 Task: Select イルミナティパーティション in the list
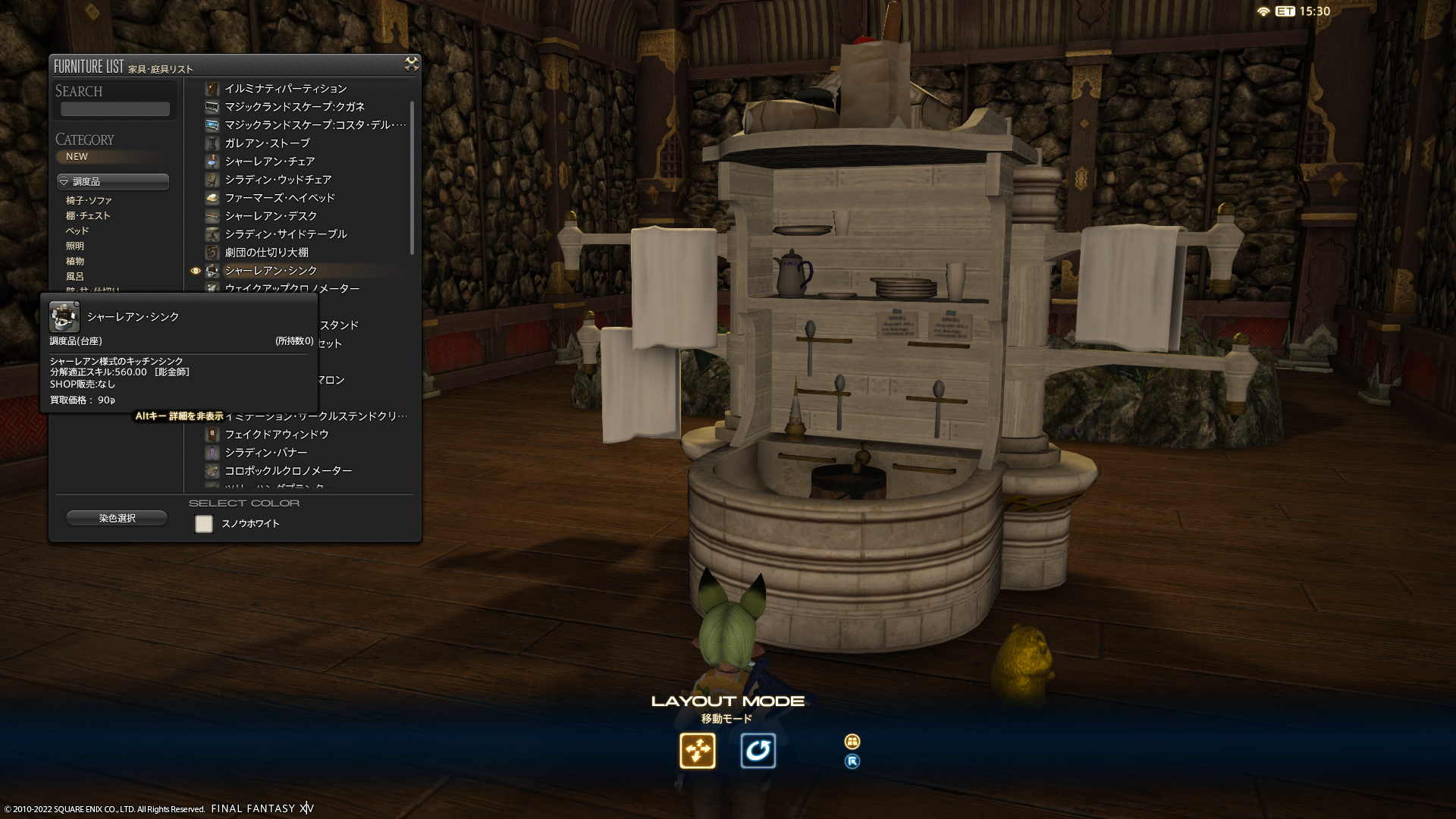(x=285, y=89)
